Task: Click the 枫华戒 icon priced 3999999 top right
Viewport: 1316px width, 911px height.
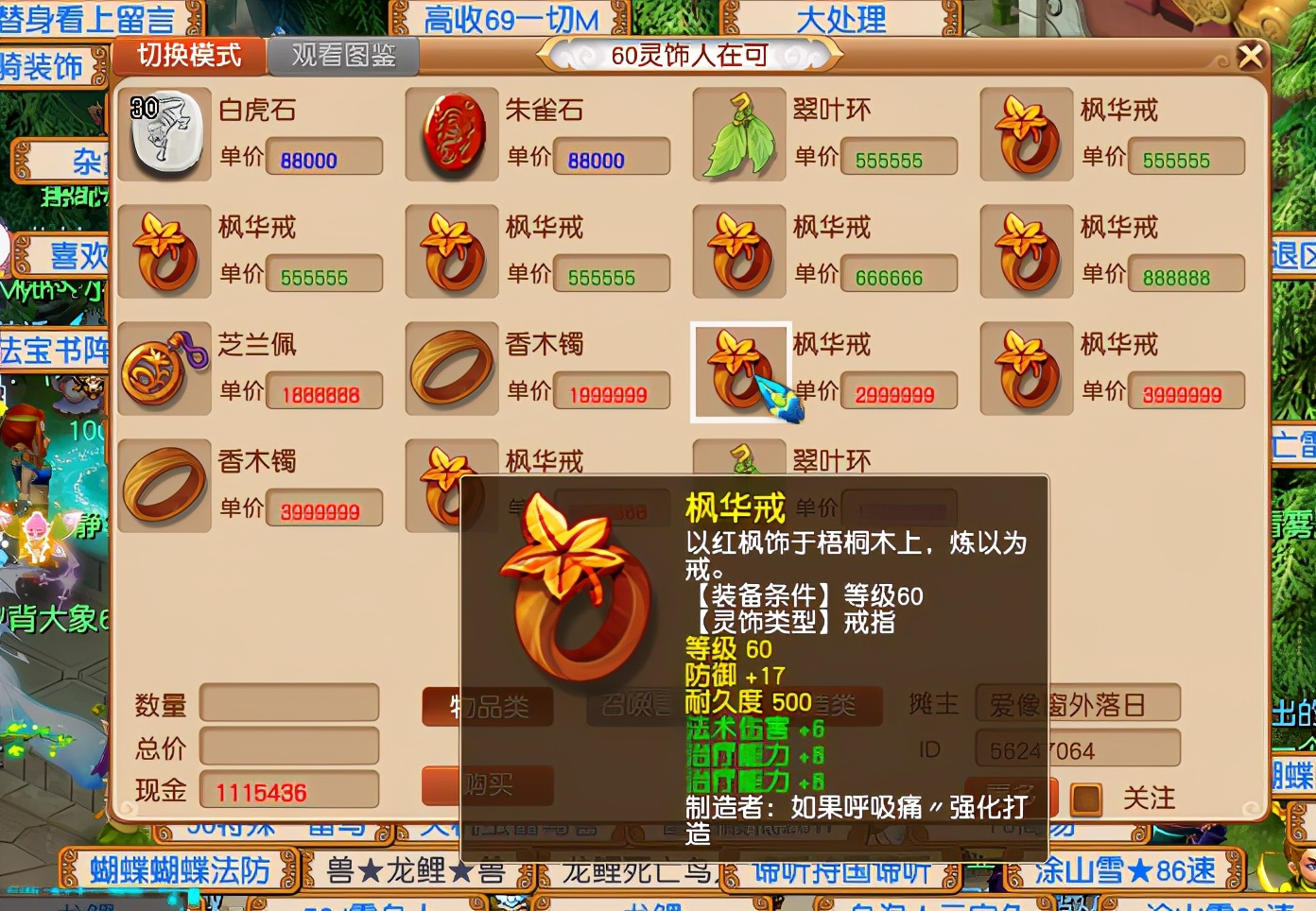Action: (1026, 369)
